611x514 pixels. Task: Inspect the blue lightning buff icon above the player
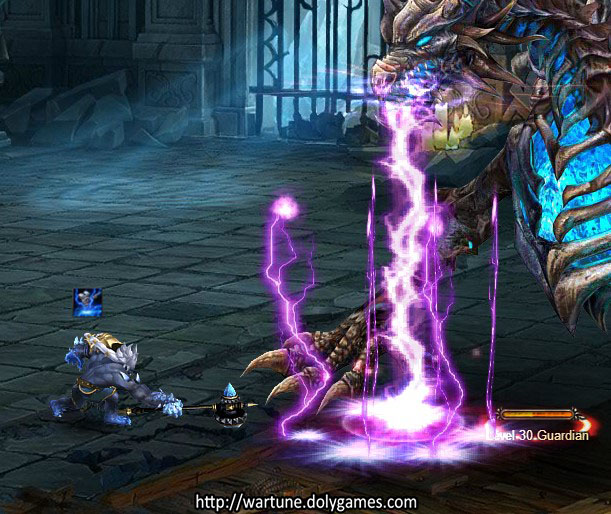(87, 300)
